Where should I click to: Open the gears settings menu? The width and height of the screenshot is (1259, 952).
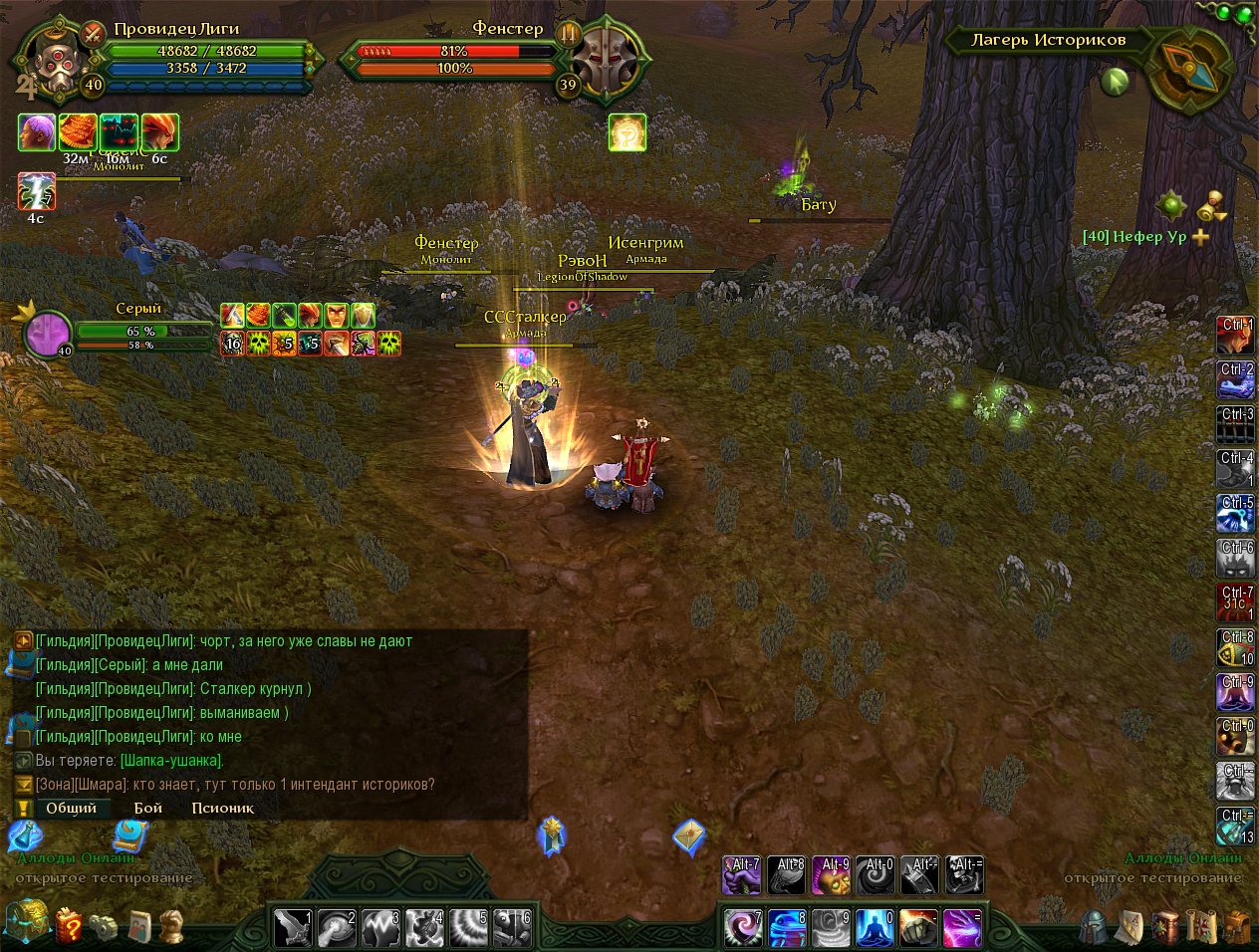103,927
